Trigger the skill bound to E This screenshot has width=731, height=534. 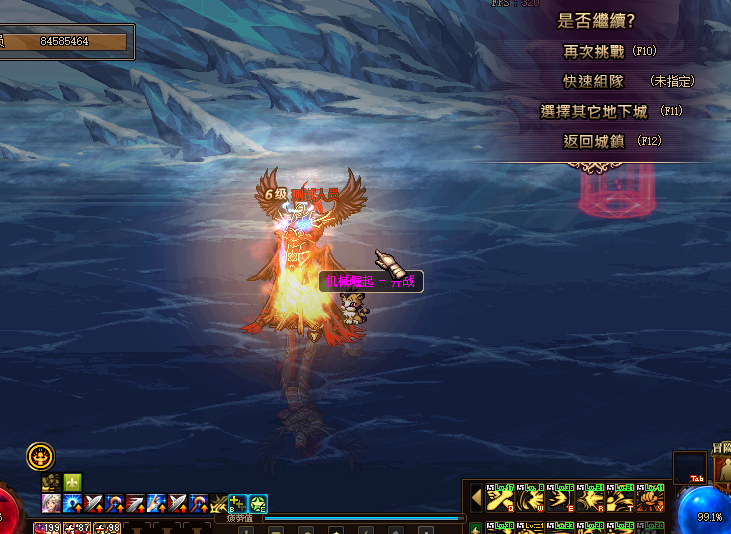tap(560, 496)
